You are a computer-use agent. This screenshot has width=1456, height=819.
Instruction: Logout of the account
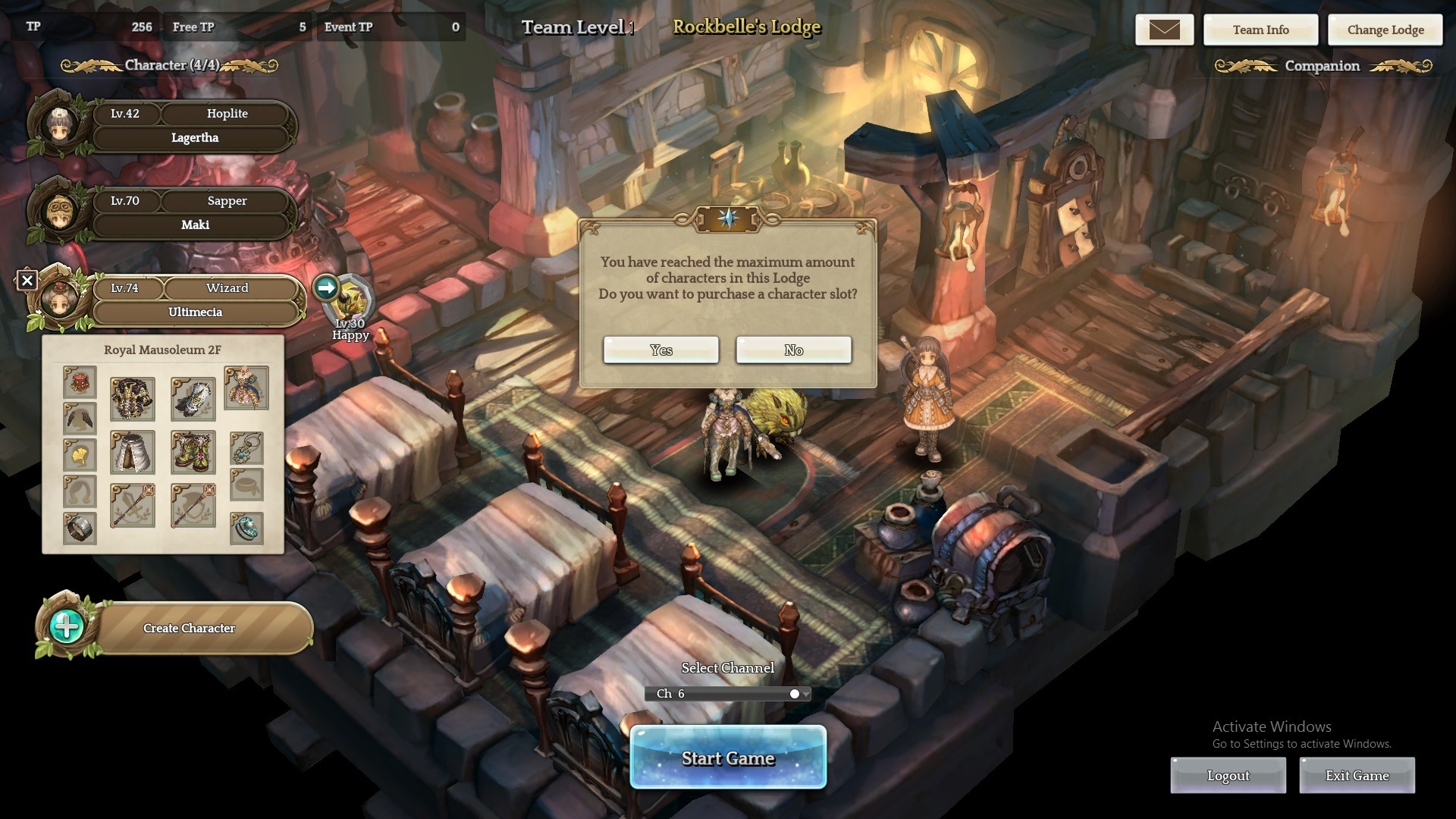click(1228, 776)
